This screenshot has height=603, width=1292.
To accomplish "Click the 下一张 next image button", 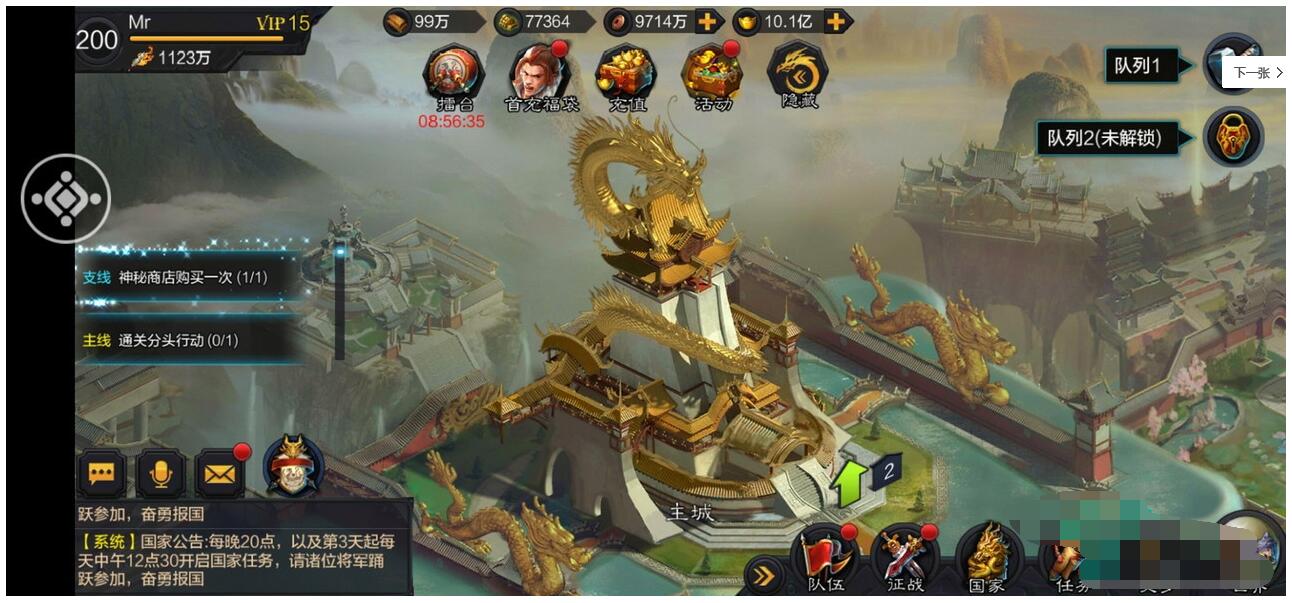I will (1257, 73).
